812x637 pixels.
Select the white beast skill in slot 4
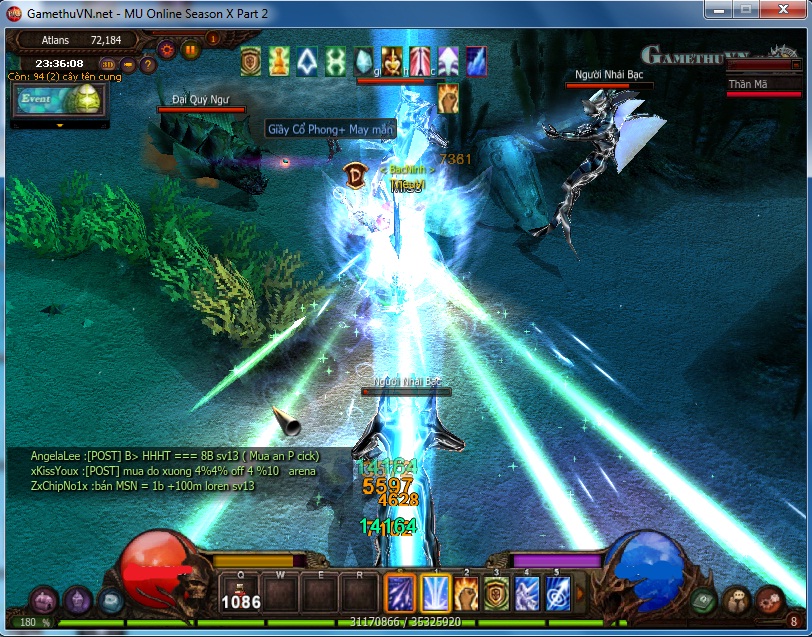coord(526,592)
